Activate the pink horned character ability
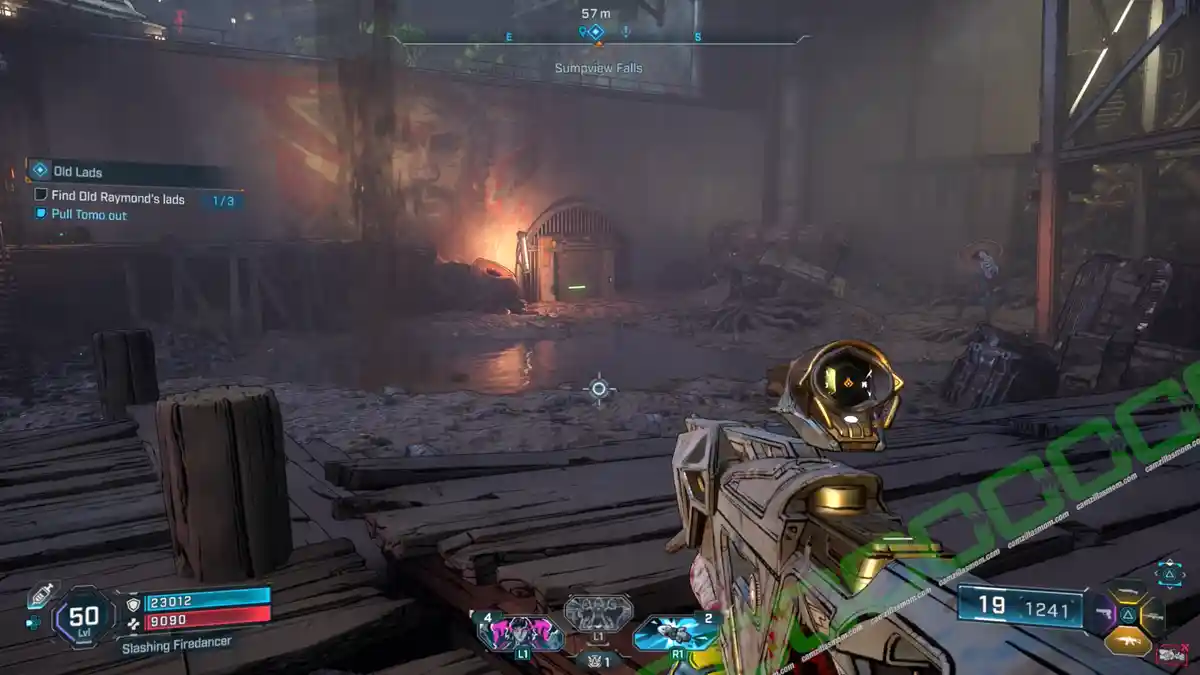The width and height of the screenshot is (1200, 675). pos(521,632)
